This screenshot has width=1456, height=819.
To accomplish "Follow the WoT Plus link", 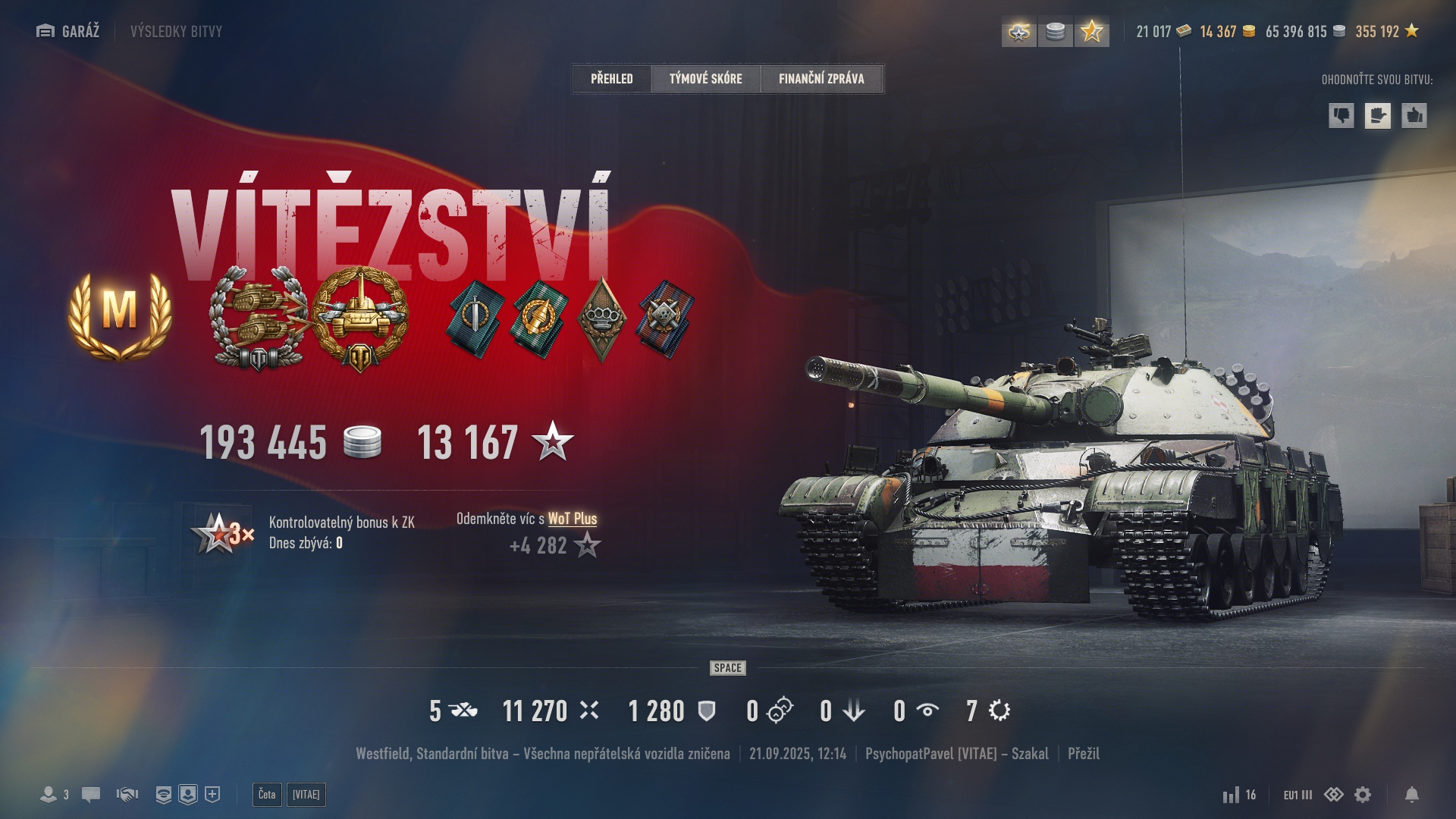I will click(x=572, y=519).
